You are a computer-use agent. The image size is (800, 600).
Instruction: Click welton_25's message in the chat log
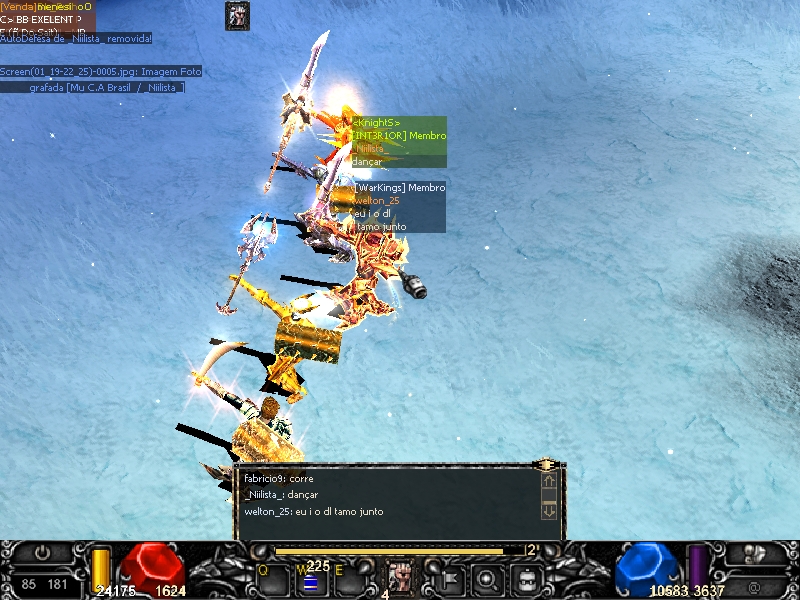coord(313,512)
